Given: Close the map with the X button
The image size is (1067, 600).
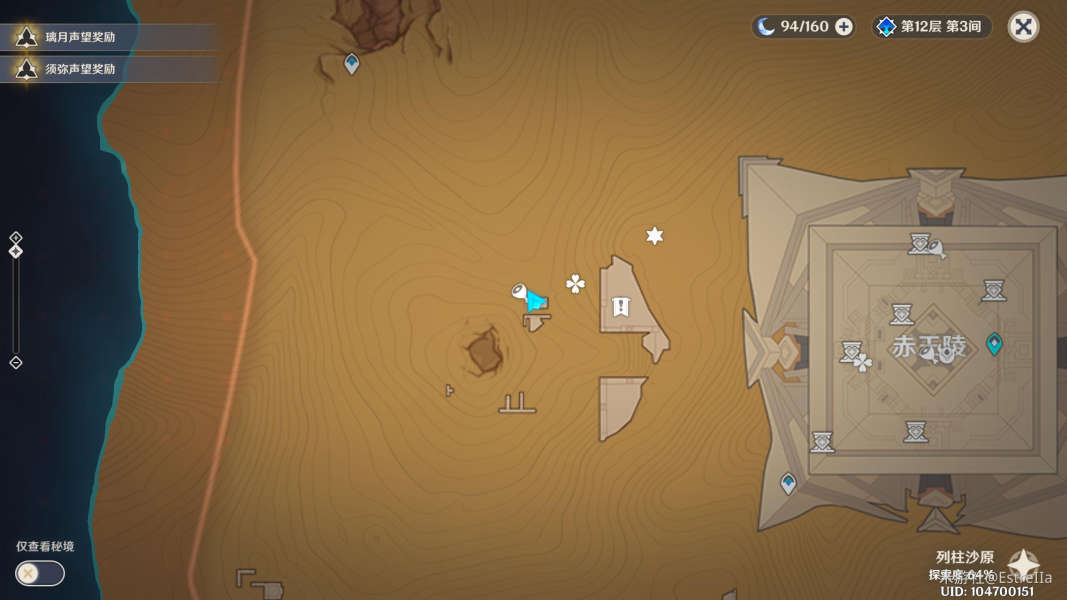Looking at the screenshot, I should (x=1023, y=27).
